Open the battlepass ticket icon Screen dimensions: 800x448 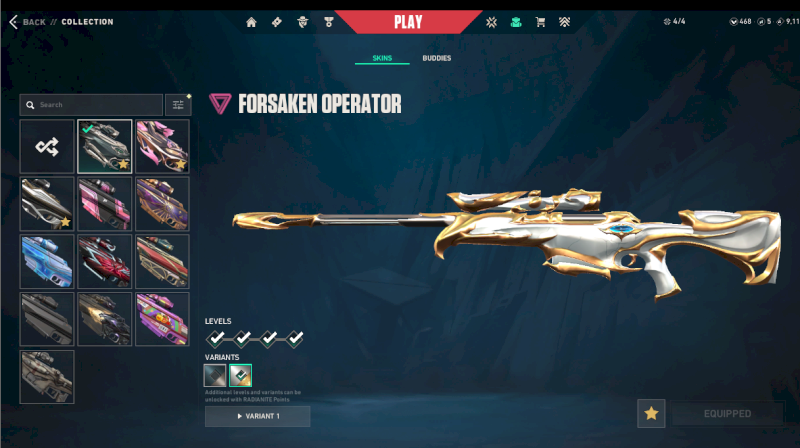click(x=277, y=22)
